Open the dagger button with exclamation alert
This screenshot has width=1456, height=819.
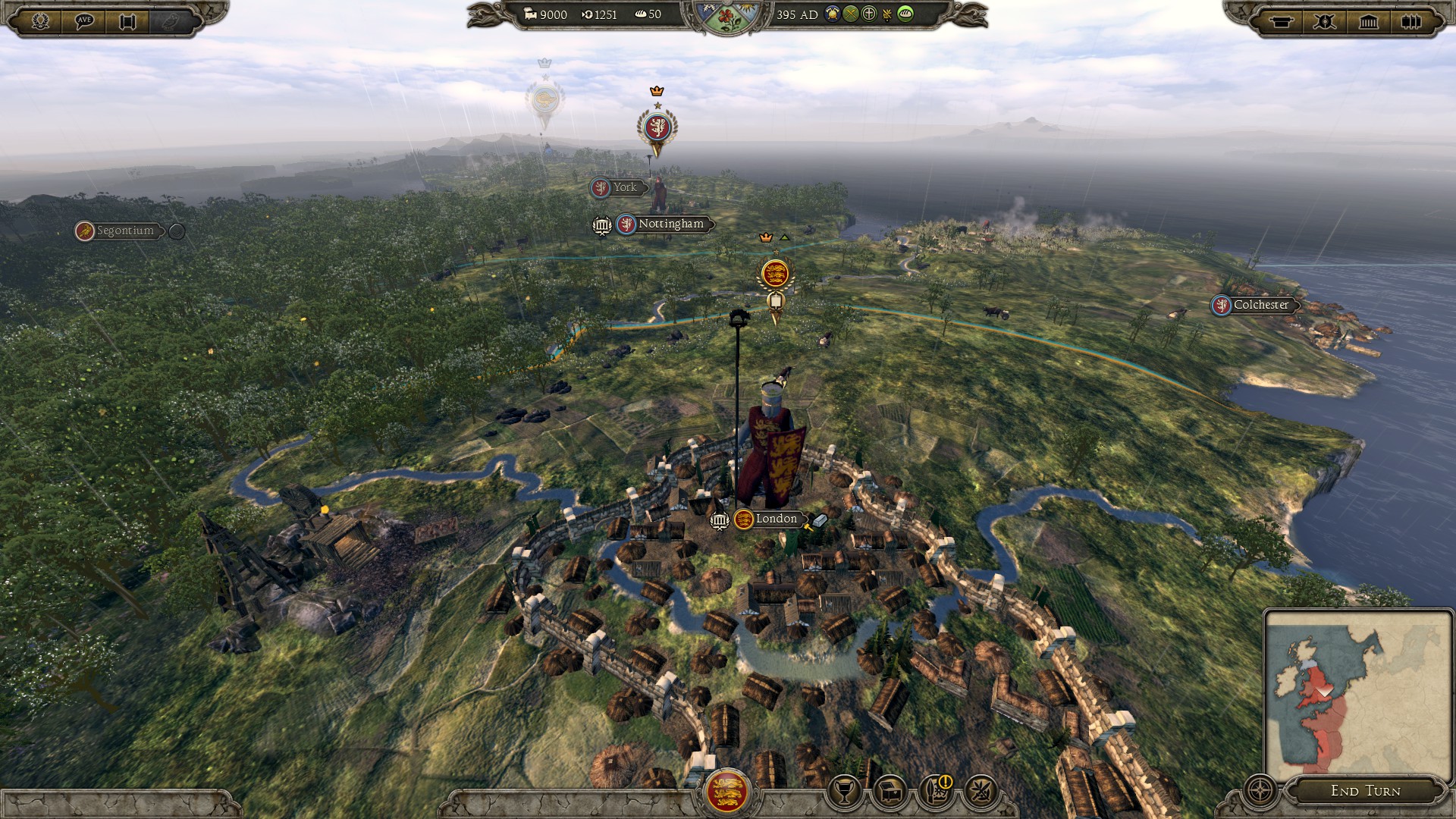coord(936,792)
